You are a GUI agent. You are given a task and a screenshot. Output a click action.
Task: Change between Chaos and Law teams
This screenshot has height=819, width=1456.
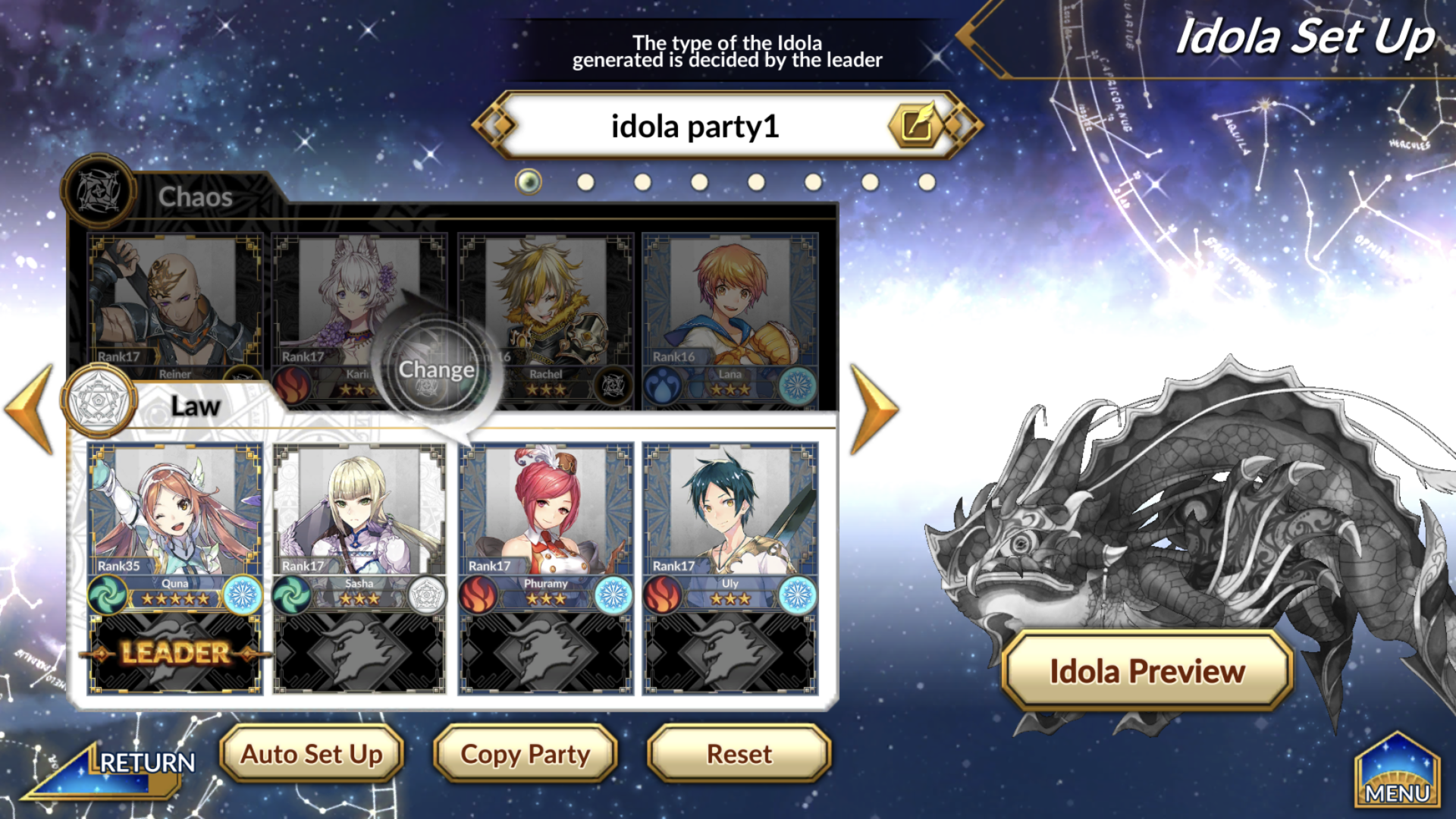436,369
